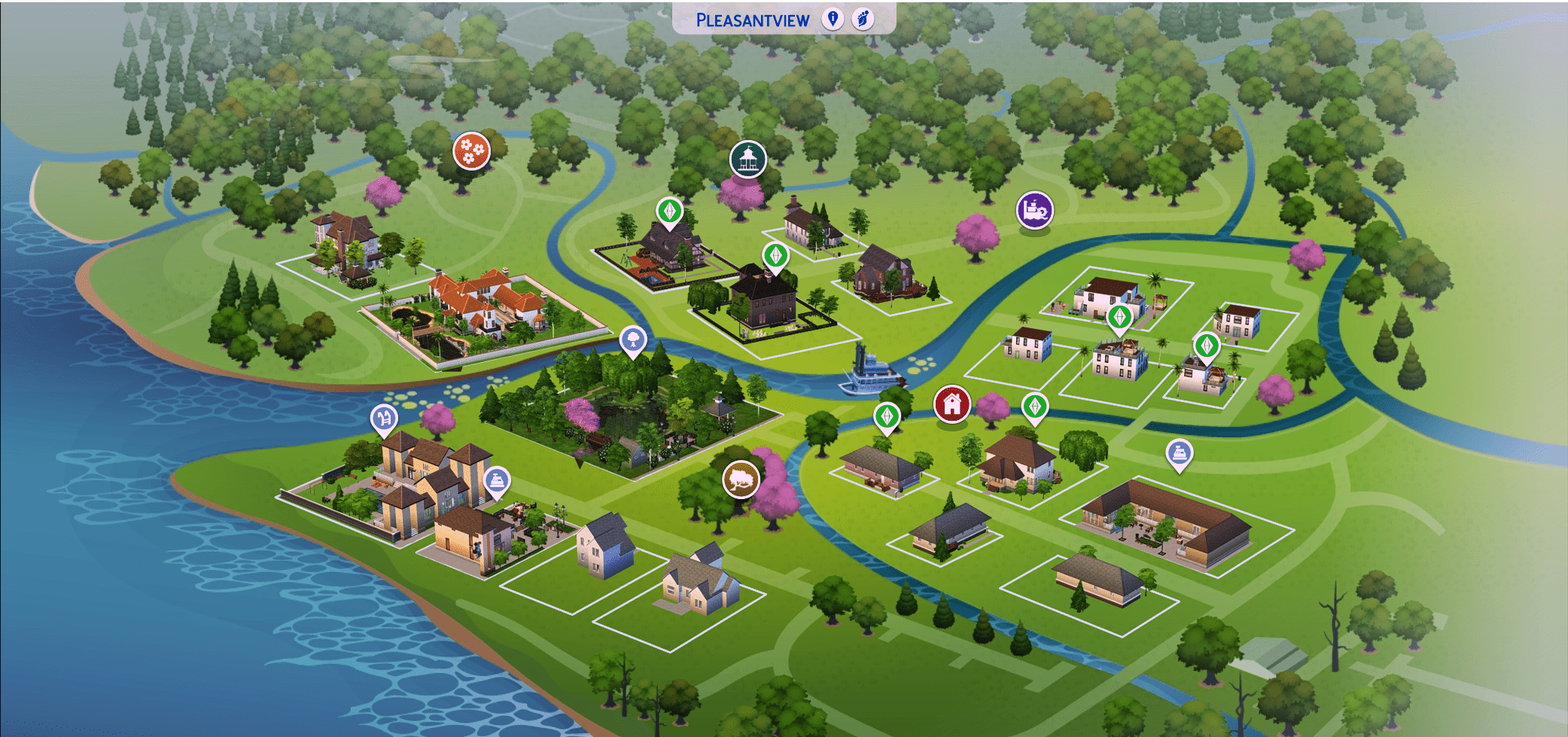
Task: Select the plumbob pin over the dark mansion
Action: (x=775, y=256)
